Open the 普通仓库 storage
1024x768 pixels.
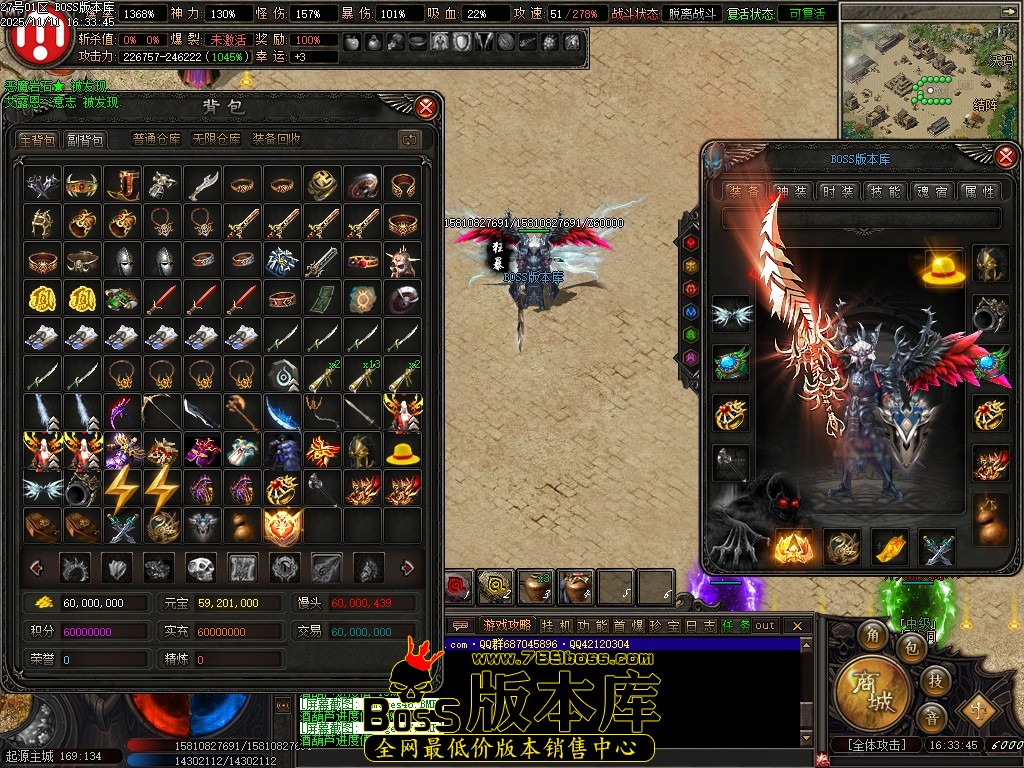click(x=157, y=140)
